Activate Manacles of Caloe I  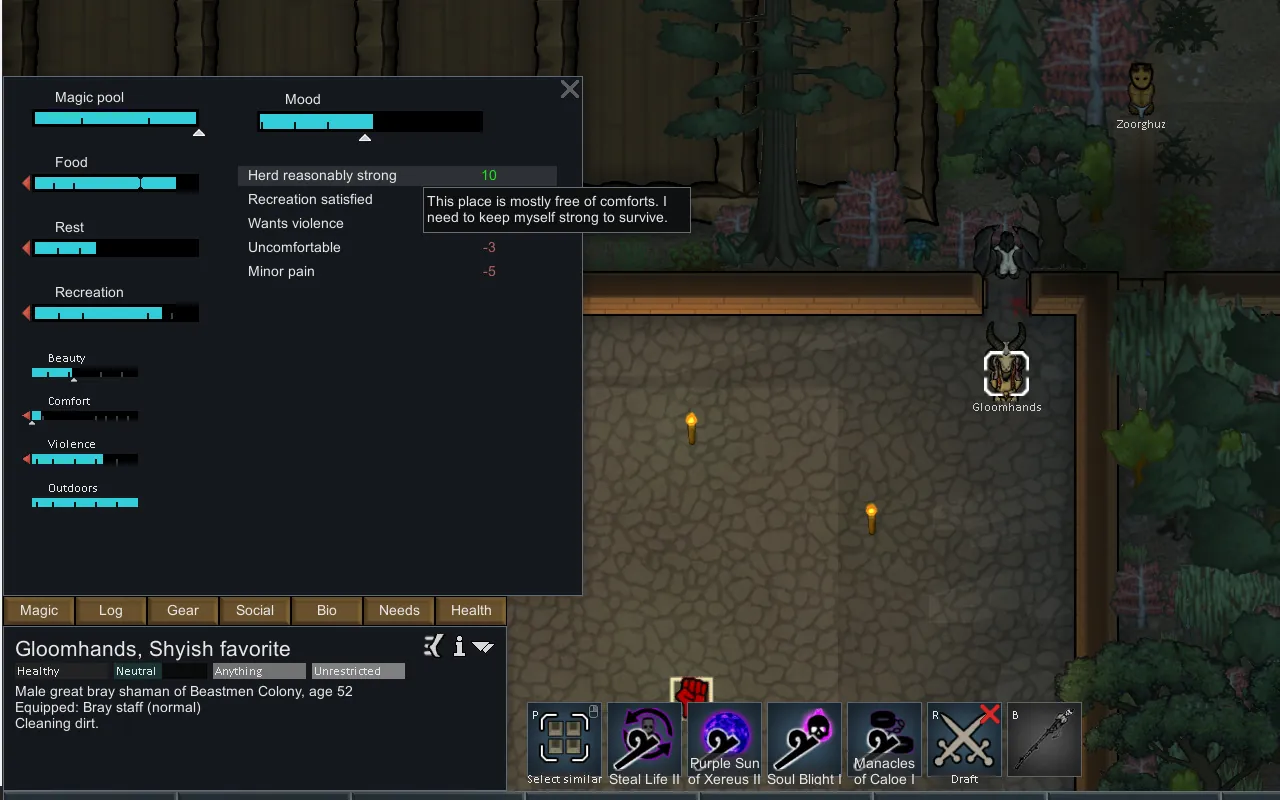pyautogui.click(x=884, y=741)
